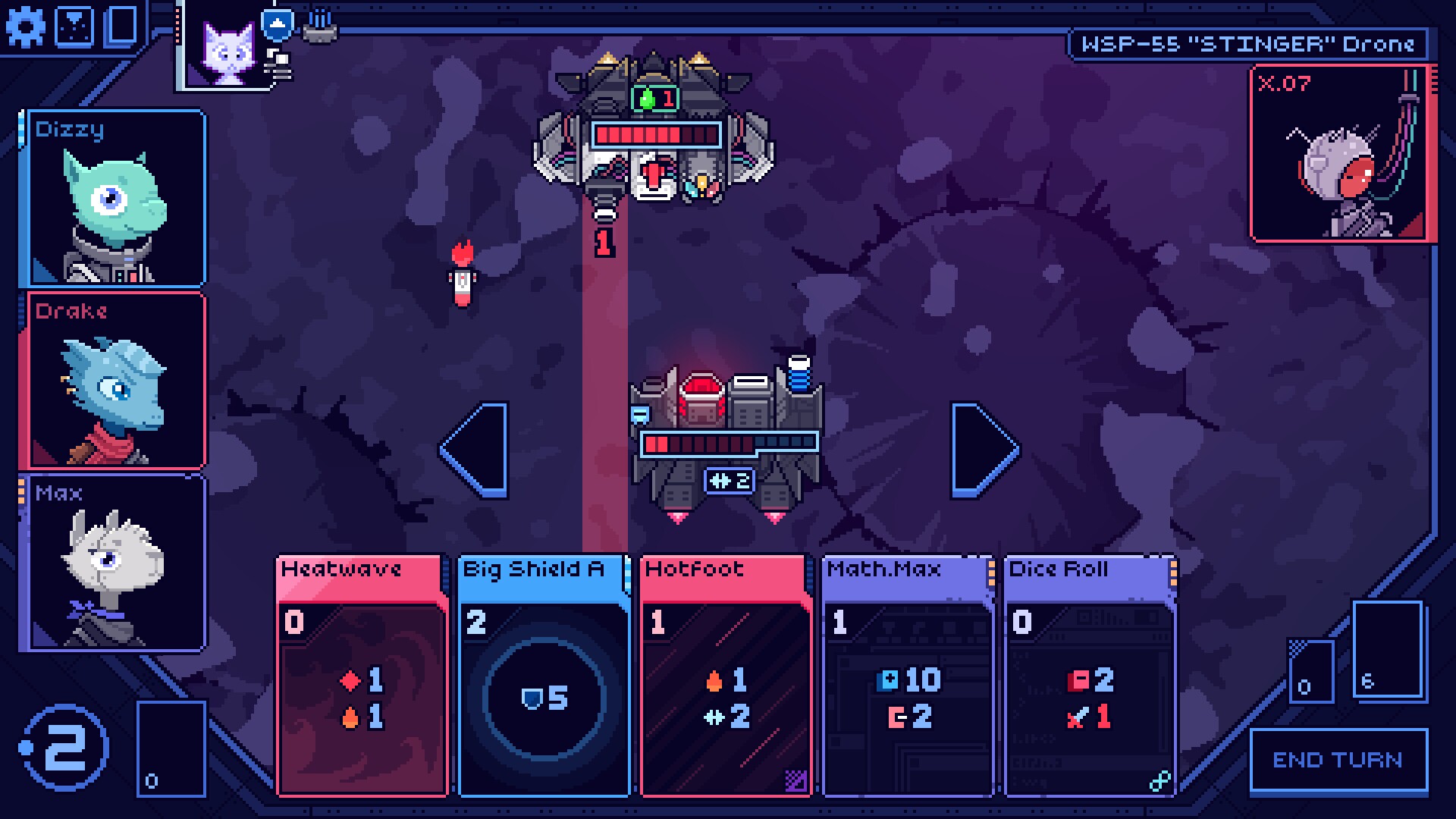Click the evade counter icon on the player ship
Viewport: 1456px width, 819px height.
point(730,479)
